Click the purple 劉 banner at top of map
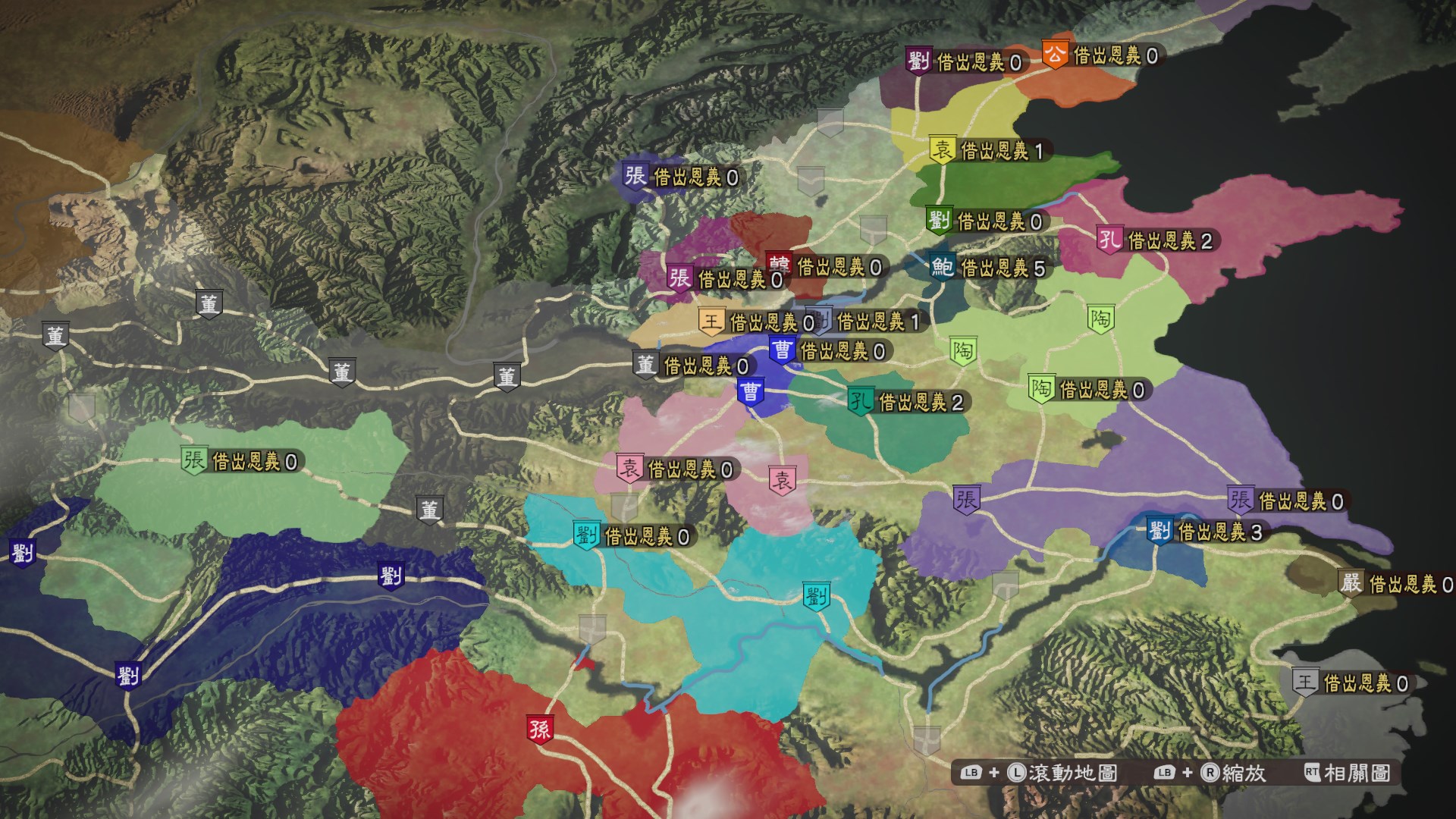Image resolution: width=1456 pixels, height=819 pixels. pos(918,57)
